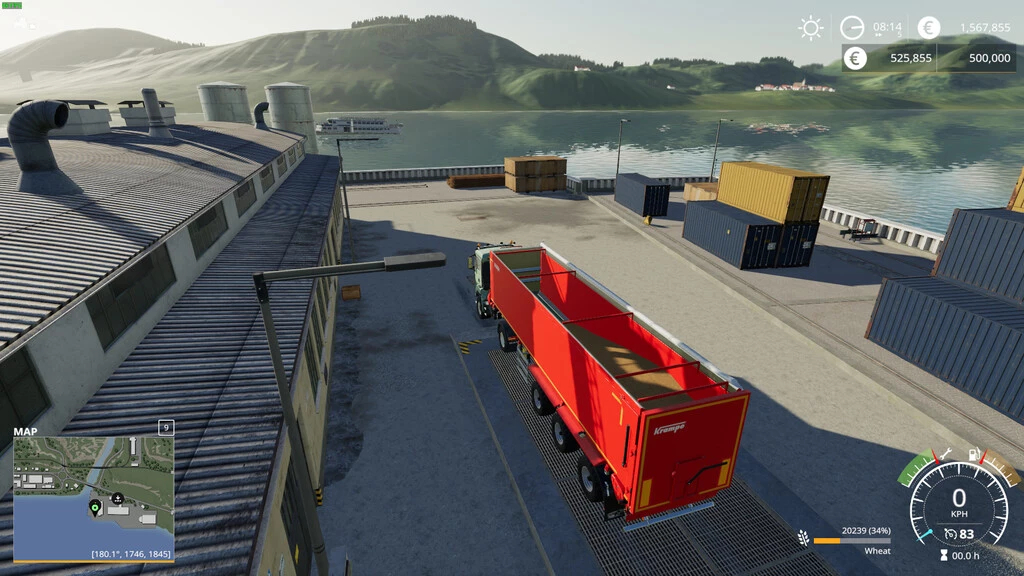Click the sunny weather icon
Image resolution: width=1024 pixels, height=576 pixels.
coord(811,28)
